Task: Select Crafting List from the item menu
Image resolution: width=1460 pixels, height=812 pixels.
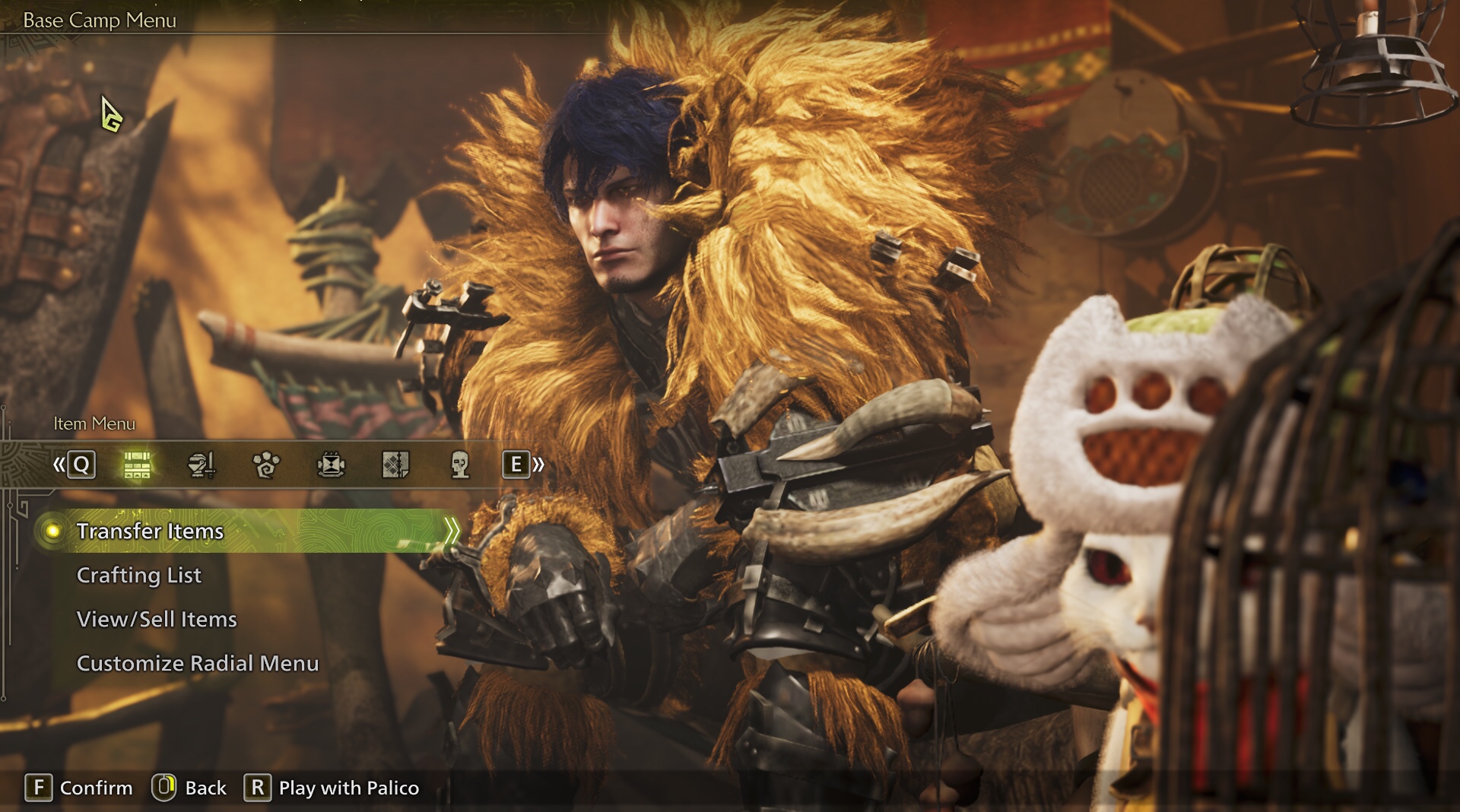Action: (139, 575)
